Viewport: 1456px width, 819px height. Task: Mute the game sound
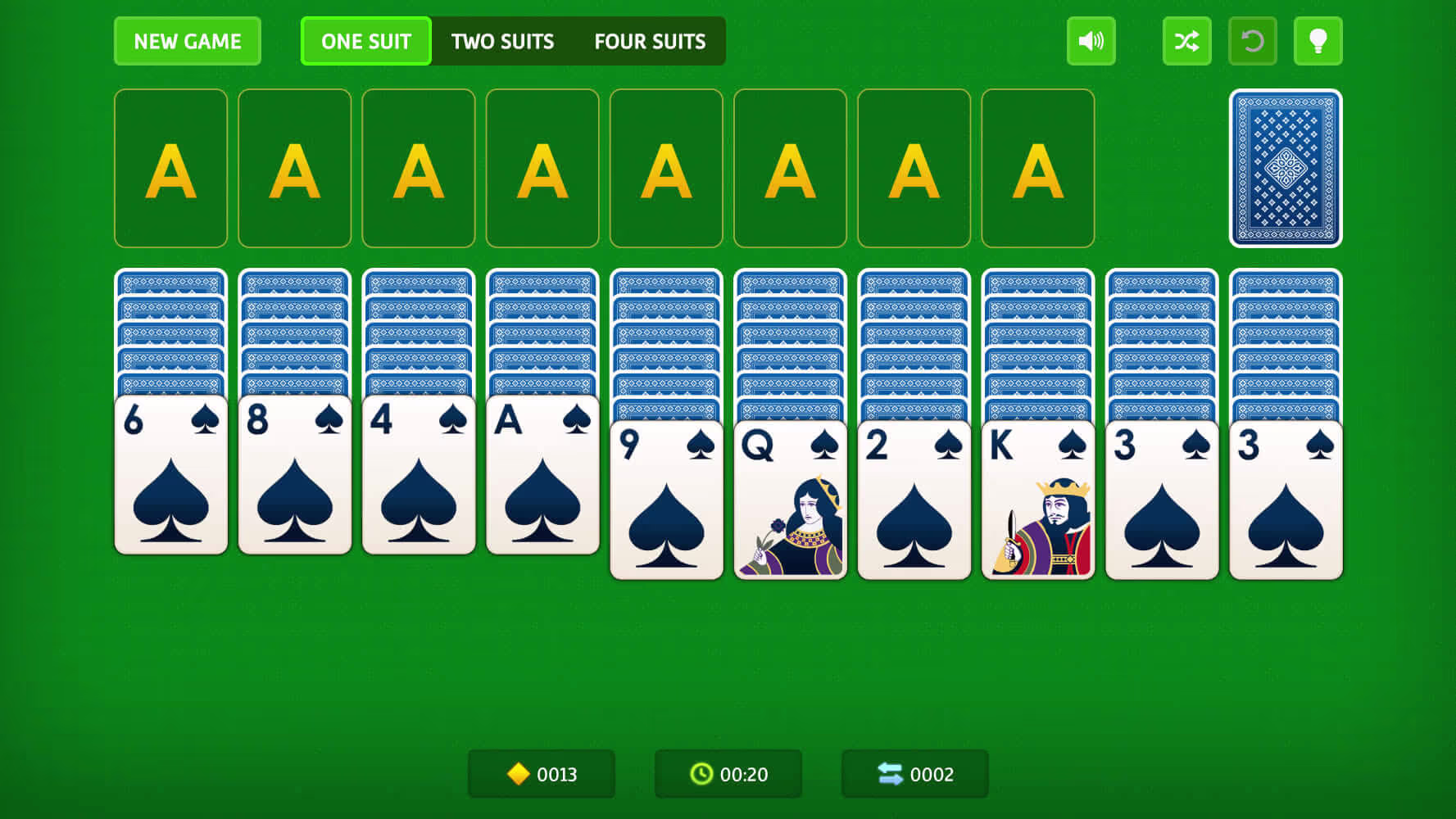pos(1091,41)
